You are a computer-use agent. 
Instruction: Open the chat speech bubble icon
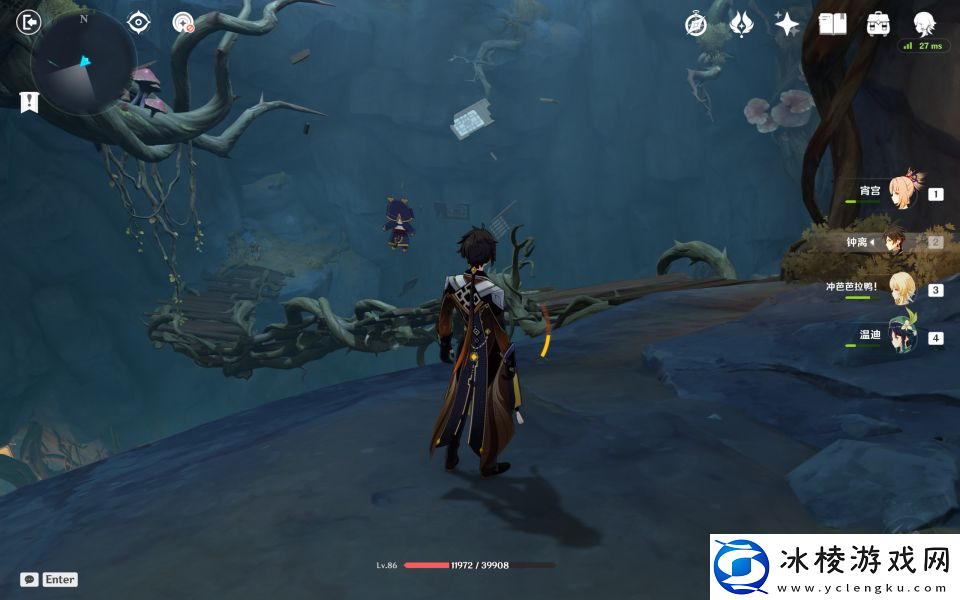pyautogui.click(x=30, y=579)
